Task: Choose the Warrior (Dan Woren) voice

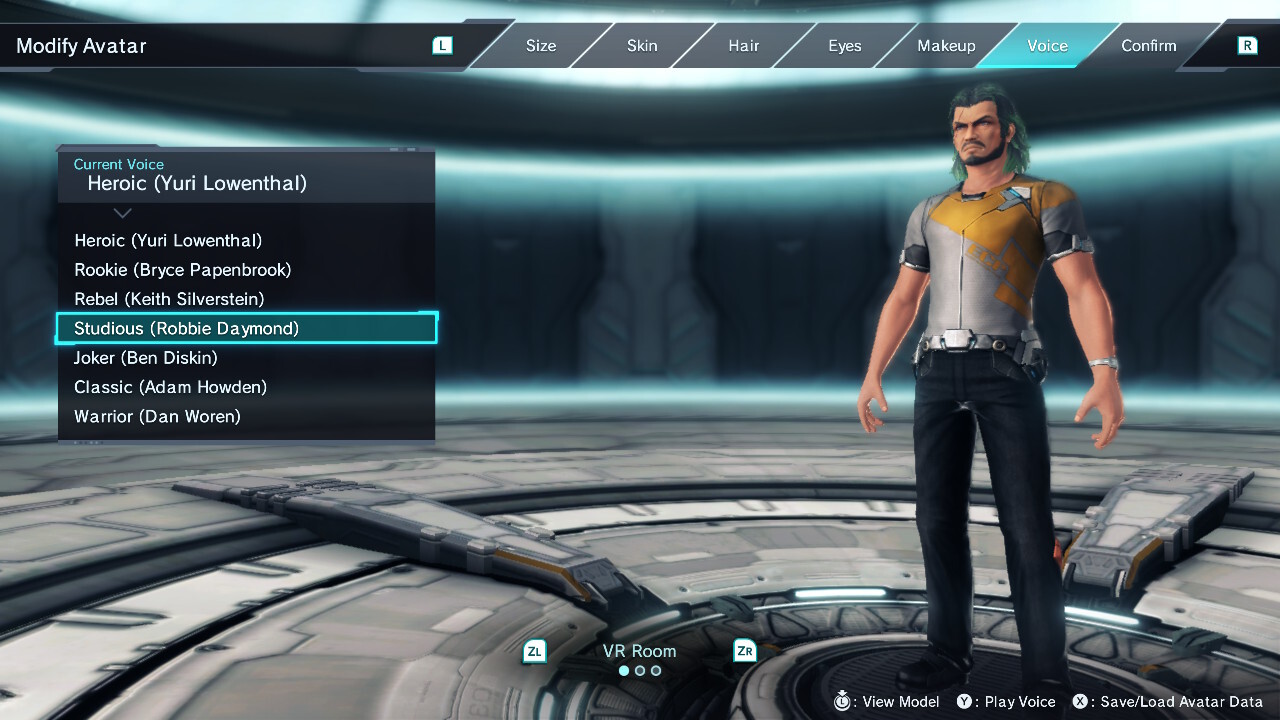Action: 157,416
